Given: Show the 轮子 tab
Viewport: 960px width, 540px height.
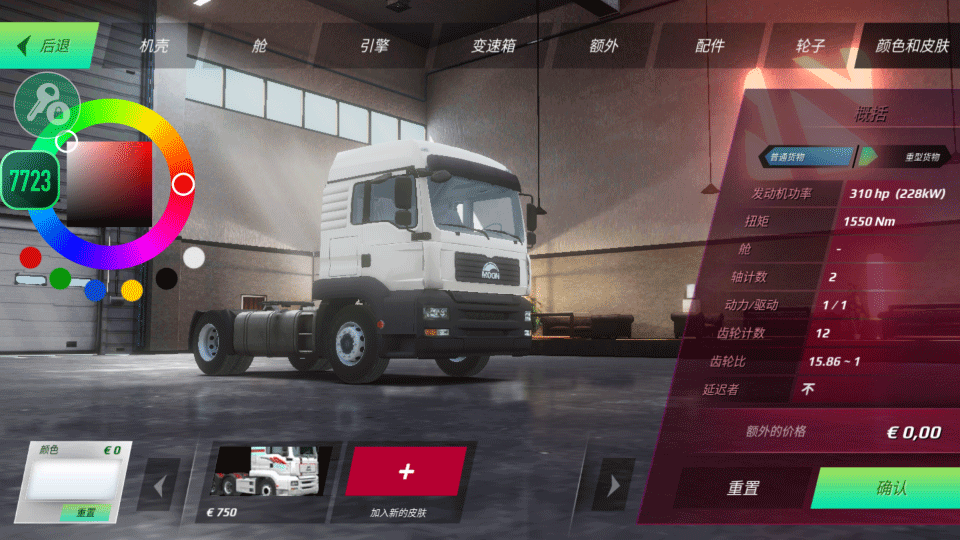Looking at the screenshot, I should 810,46.
